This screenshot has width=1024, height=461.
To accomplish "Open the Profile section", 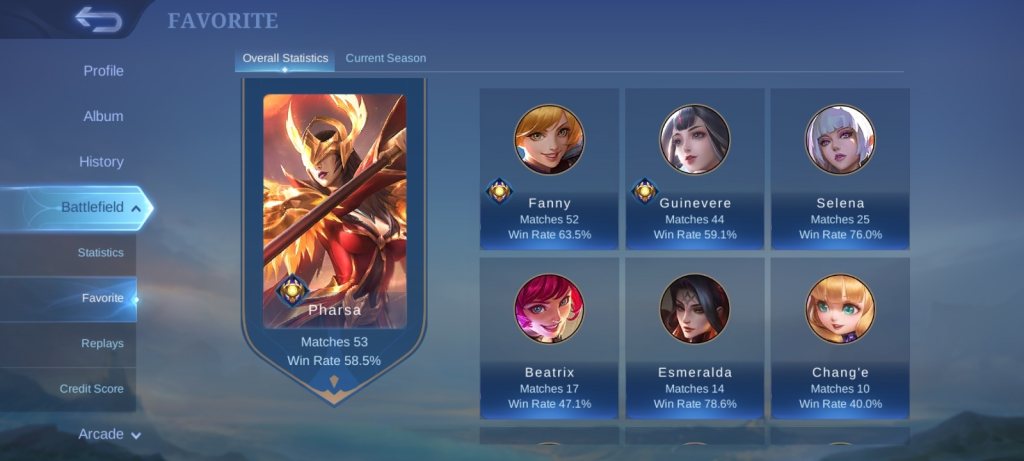I will (x=103, y=71).
